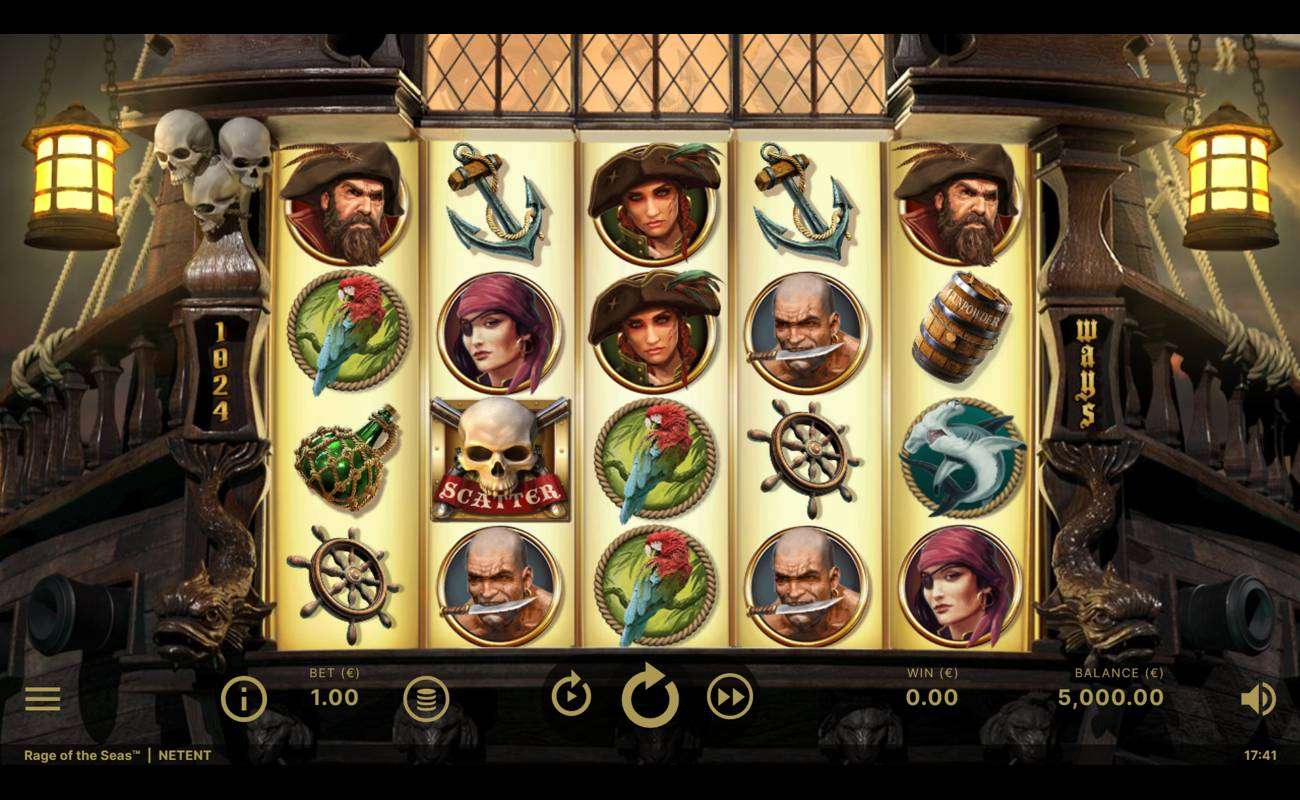Enable quick spin with the fast-forward icon
Image resolution: width=1300 pixels, height=800 pixels.
729,697
